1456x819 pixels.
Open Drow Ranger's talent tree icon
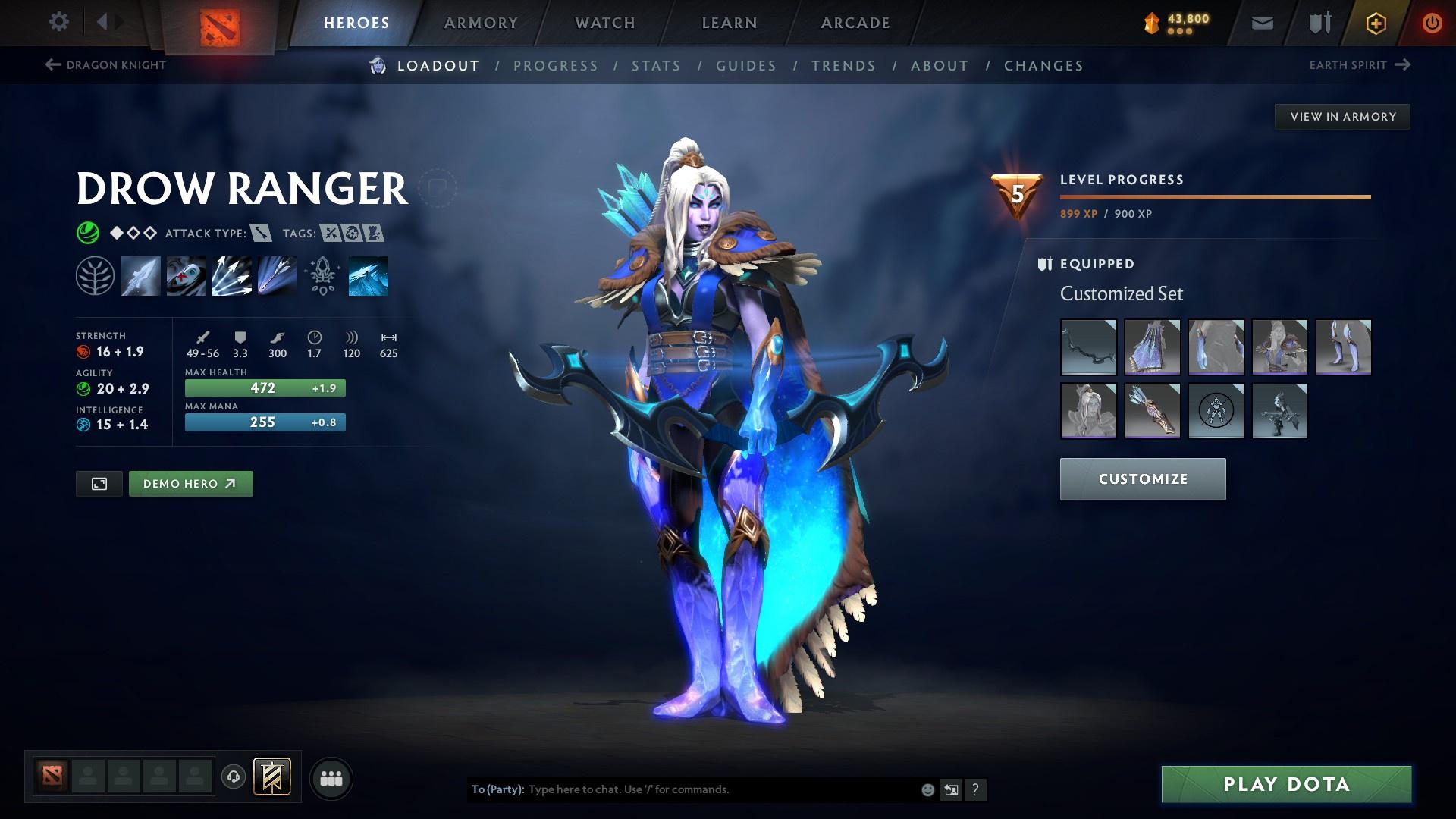[x=95, y=275]
